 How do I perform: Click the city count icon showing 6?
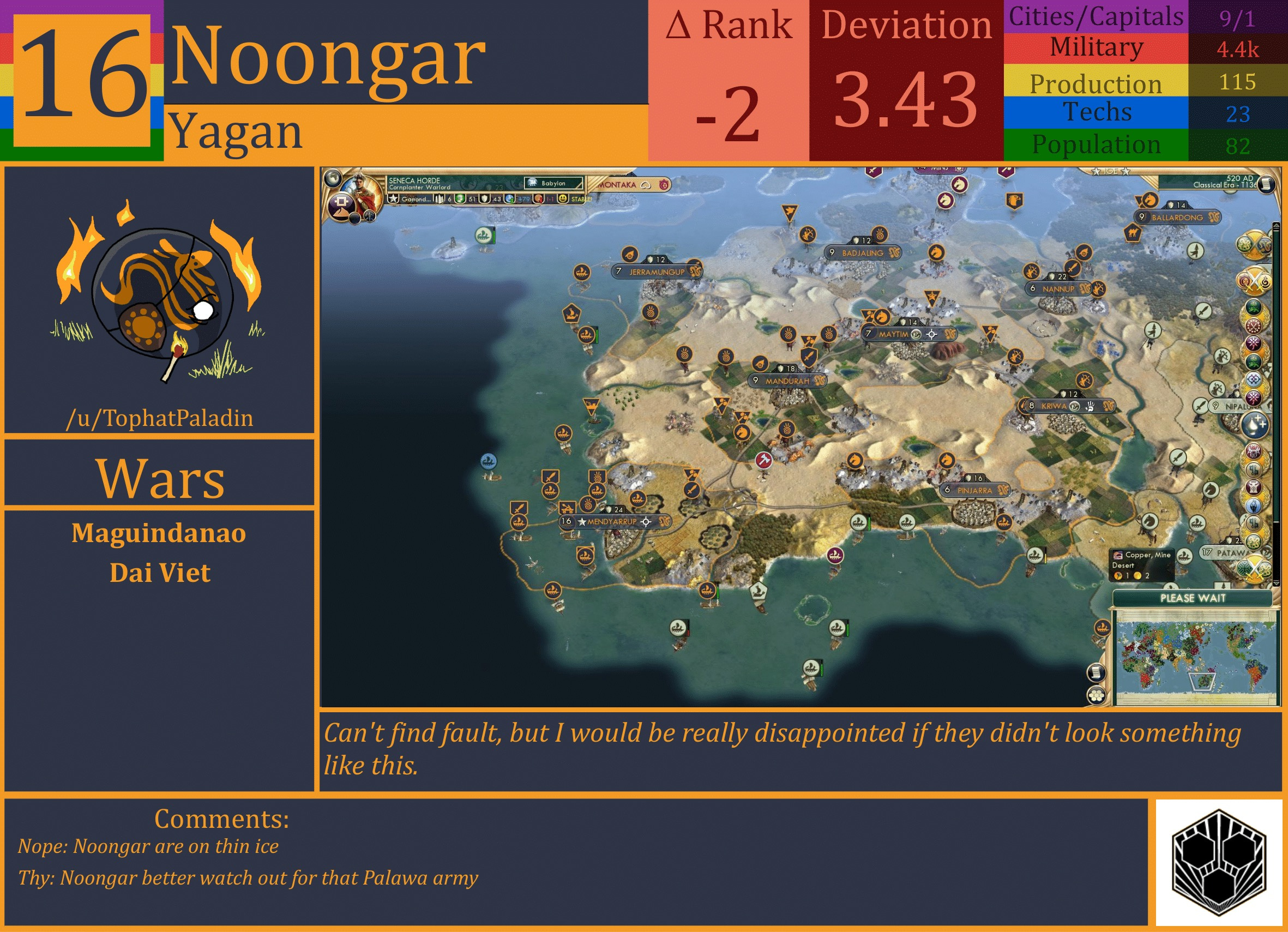tap(441, 200)
